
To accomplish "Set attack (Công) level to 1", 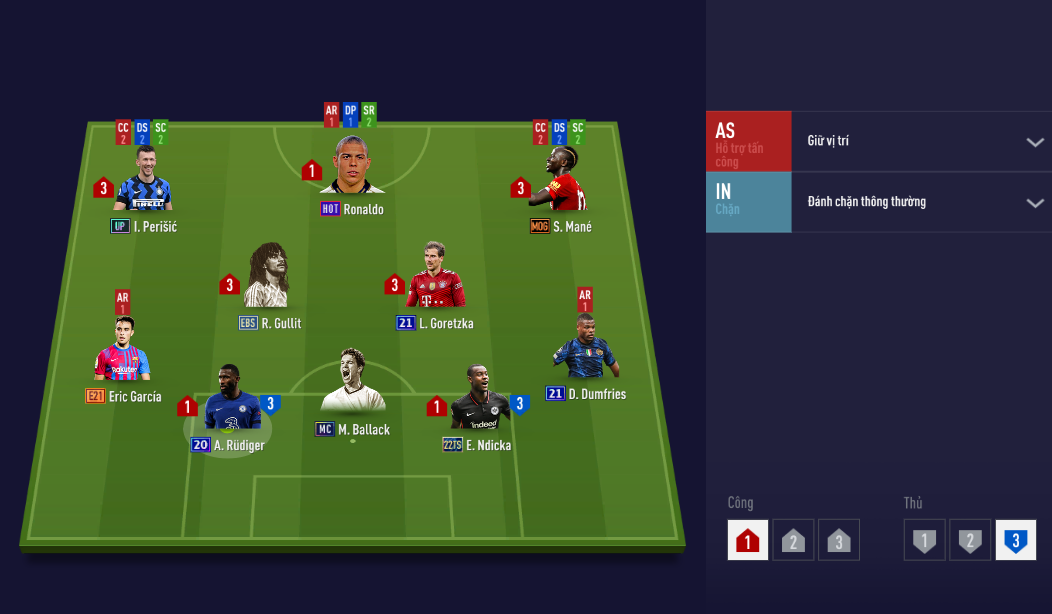I will (748, 540).
